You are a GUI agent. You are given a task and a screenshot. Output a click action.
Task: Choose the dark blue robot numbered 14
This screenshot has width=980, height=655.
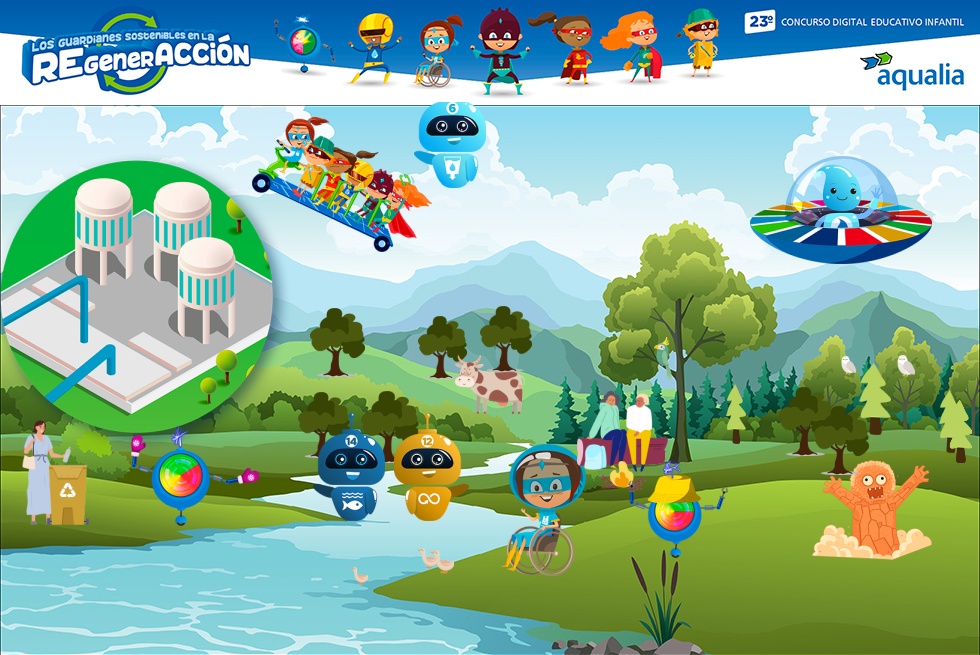(350, 474)
